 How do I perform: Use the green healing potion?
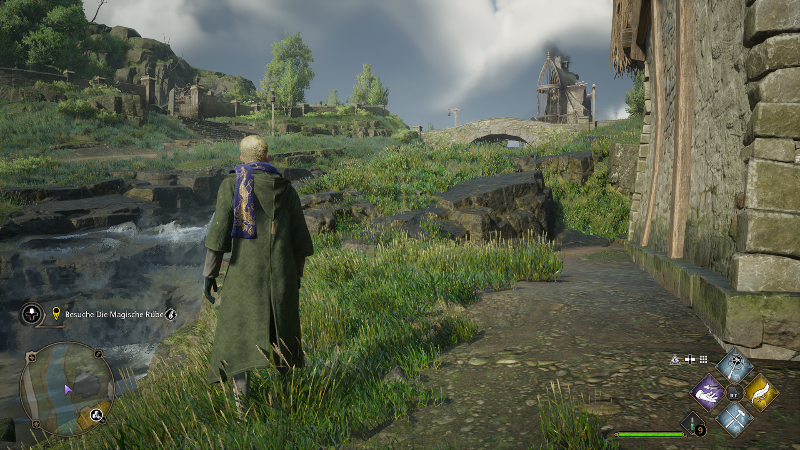(x=692, y=425)
